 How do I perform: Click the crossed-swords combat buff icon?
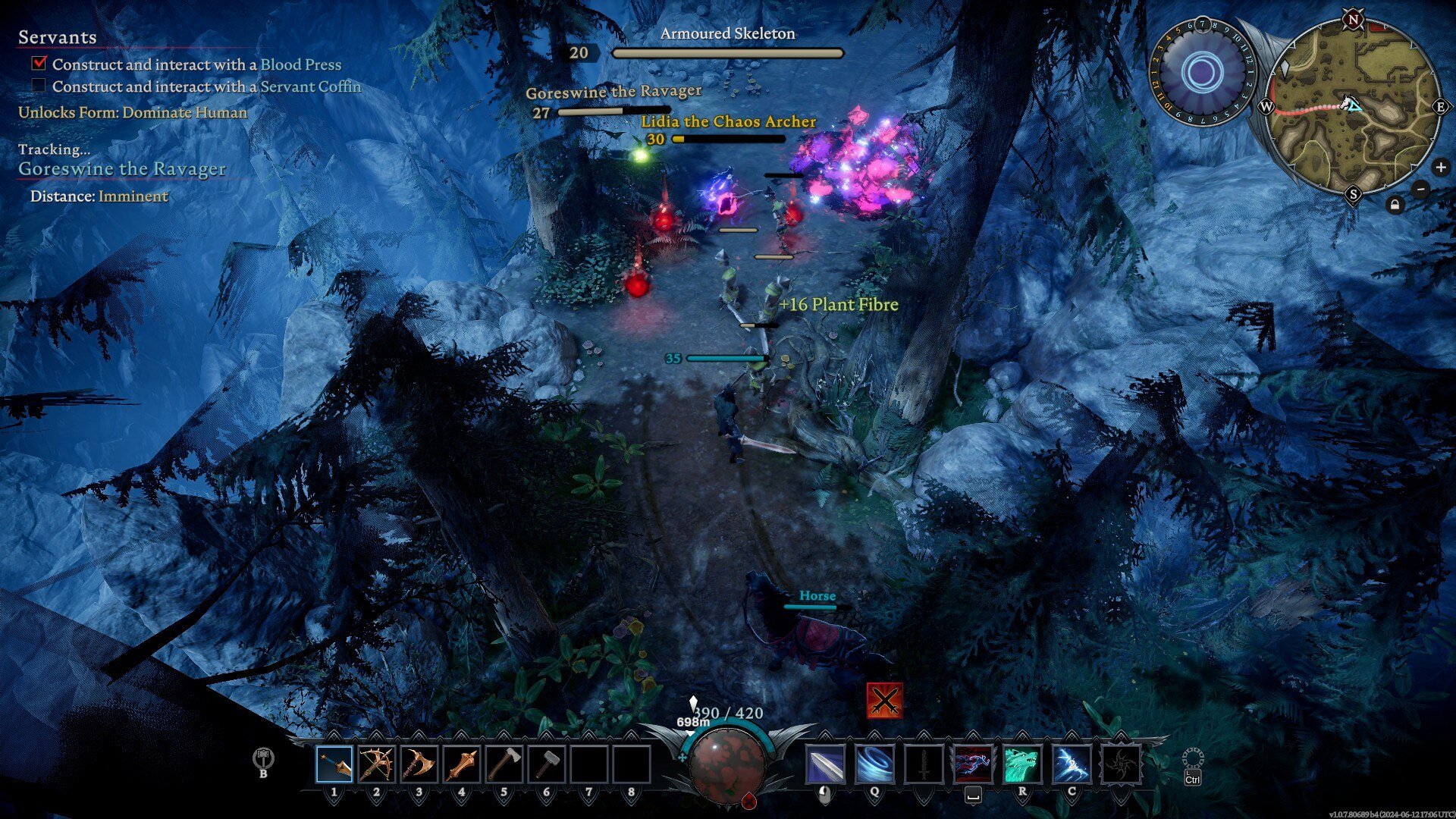(884, 700)
